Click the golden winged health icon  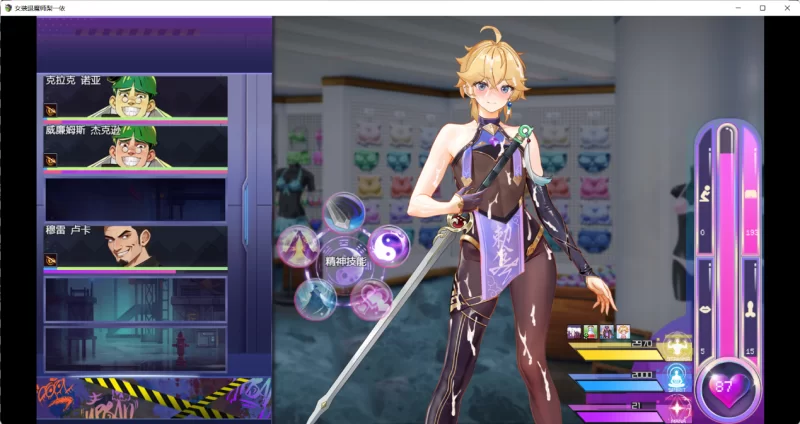coord(680,346)
